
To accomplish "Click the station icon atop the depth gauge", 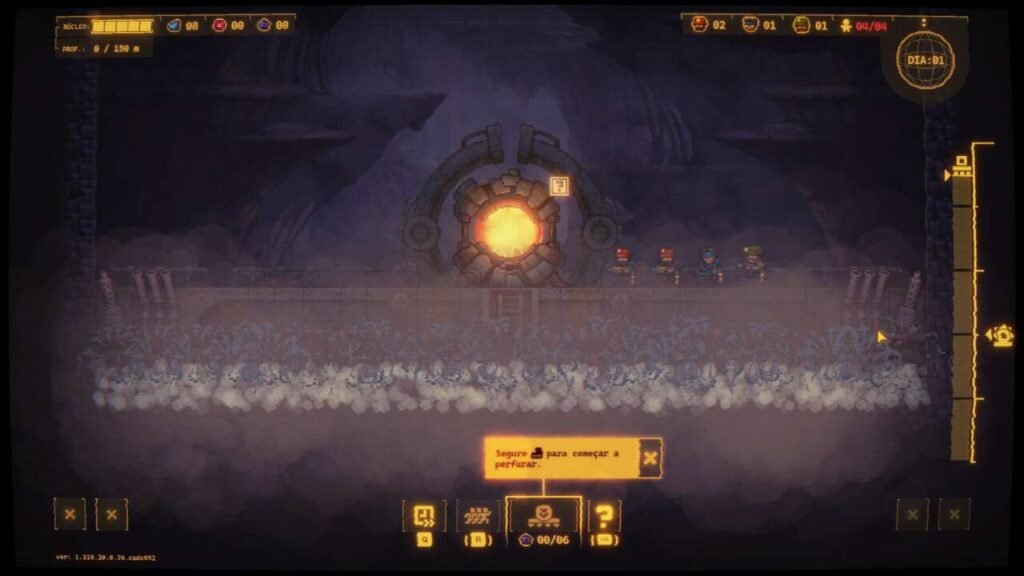I will pyautogui.click(x=962, y=166).
